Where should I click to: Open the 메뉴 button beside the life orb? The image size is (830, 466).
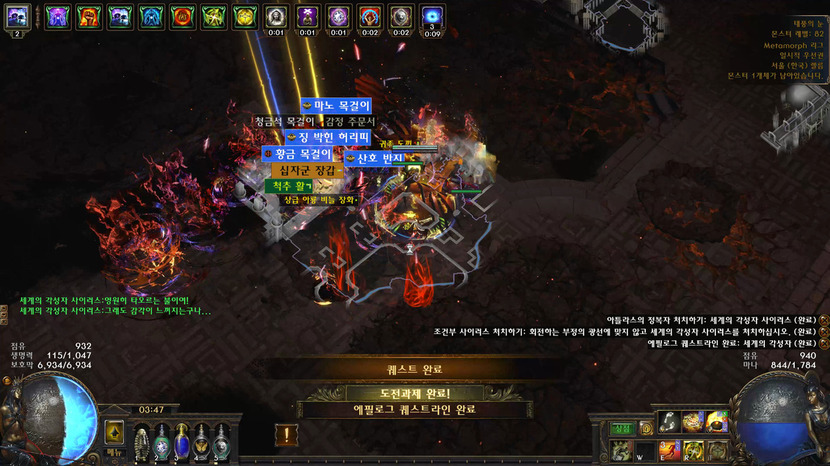(x=115, y=452)
